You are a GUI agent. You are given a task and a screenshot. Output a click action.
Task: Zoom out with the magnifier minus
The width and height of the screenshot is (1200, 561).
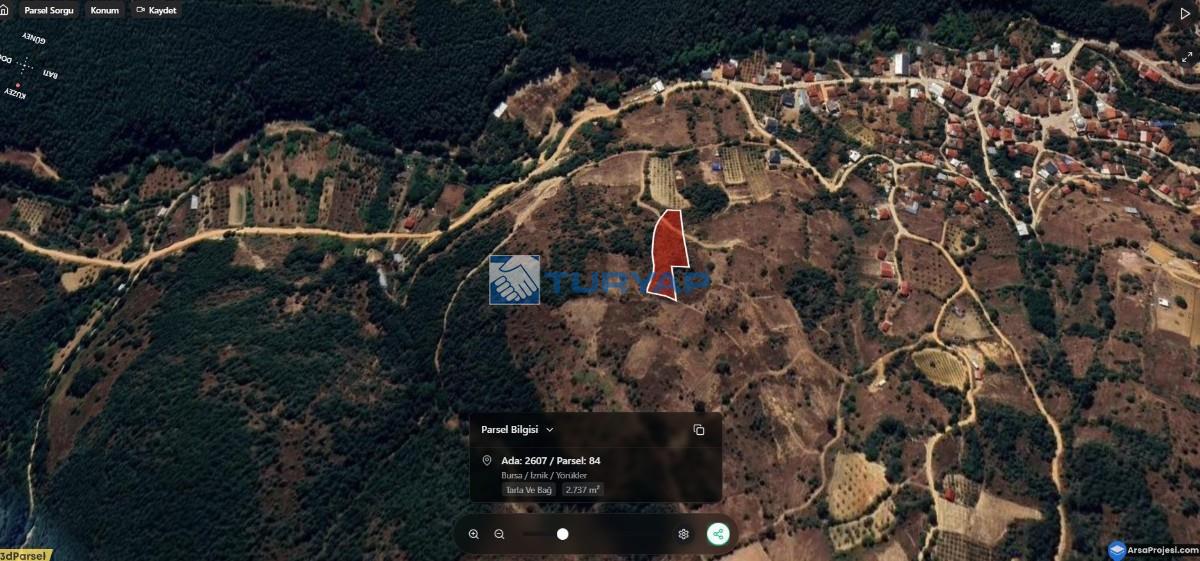(499, 534)
